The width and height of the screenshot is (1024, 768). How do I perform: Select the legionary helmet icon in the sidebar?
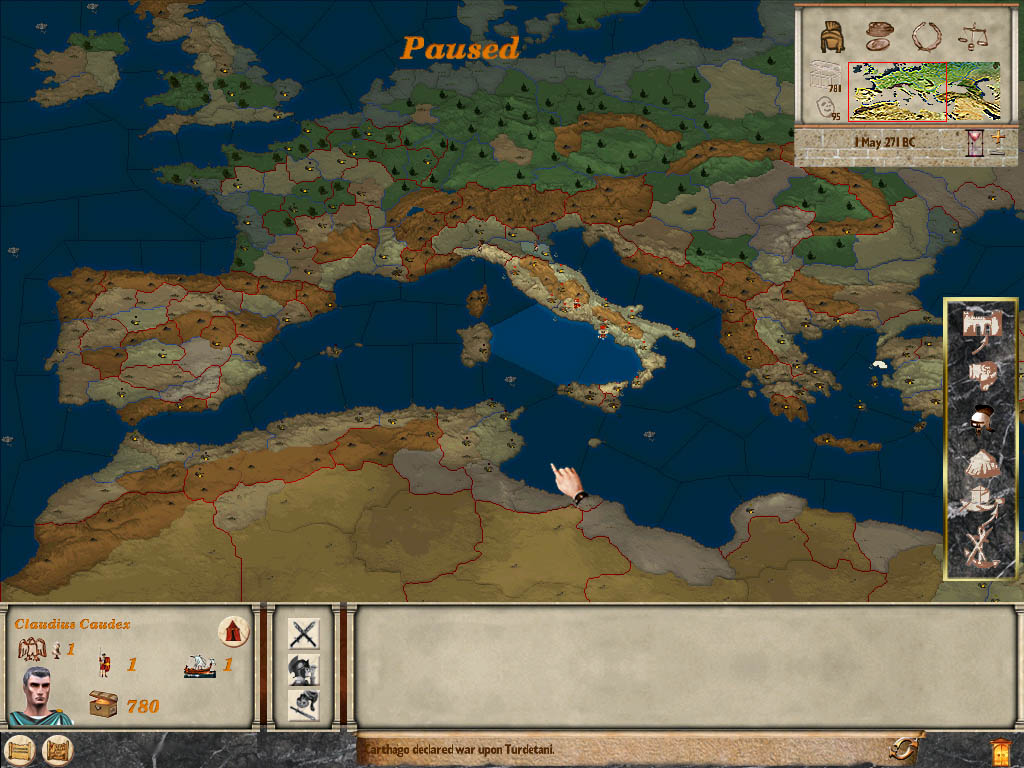(981, 419)
